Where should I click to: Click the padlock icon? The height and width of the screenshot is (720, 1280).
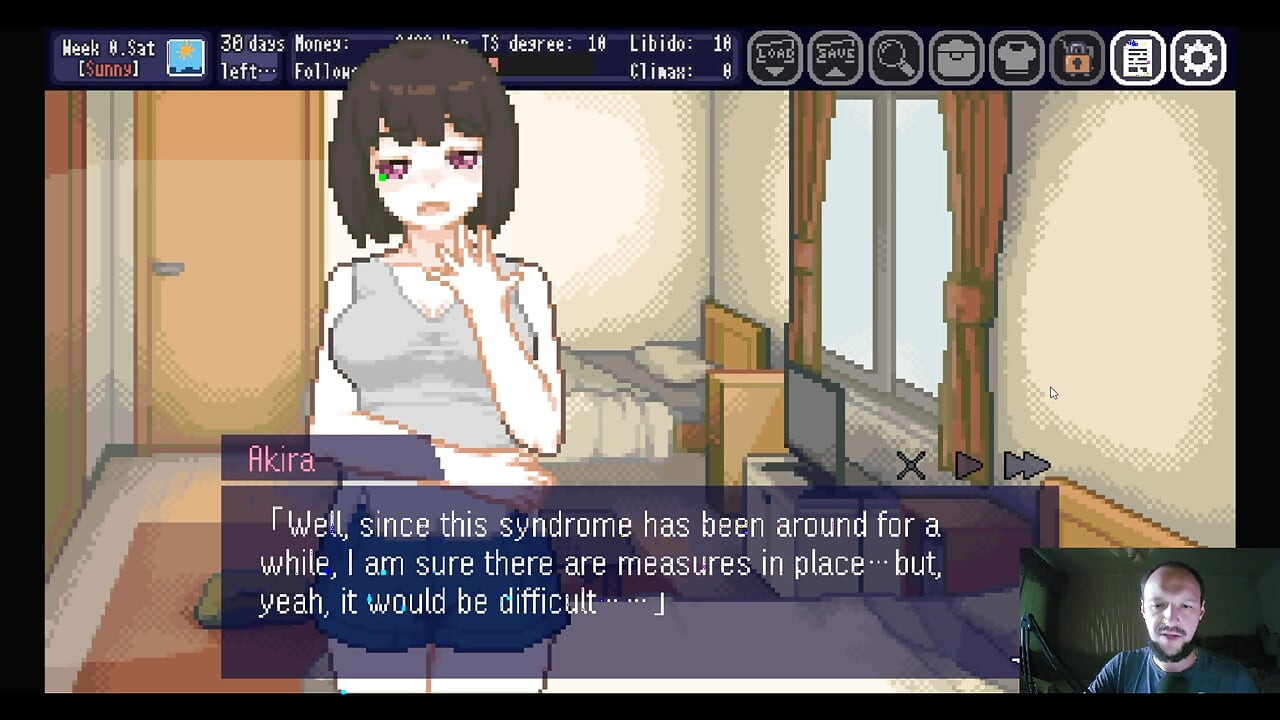[x=1077, y=58]
